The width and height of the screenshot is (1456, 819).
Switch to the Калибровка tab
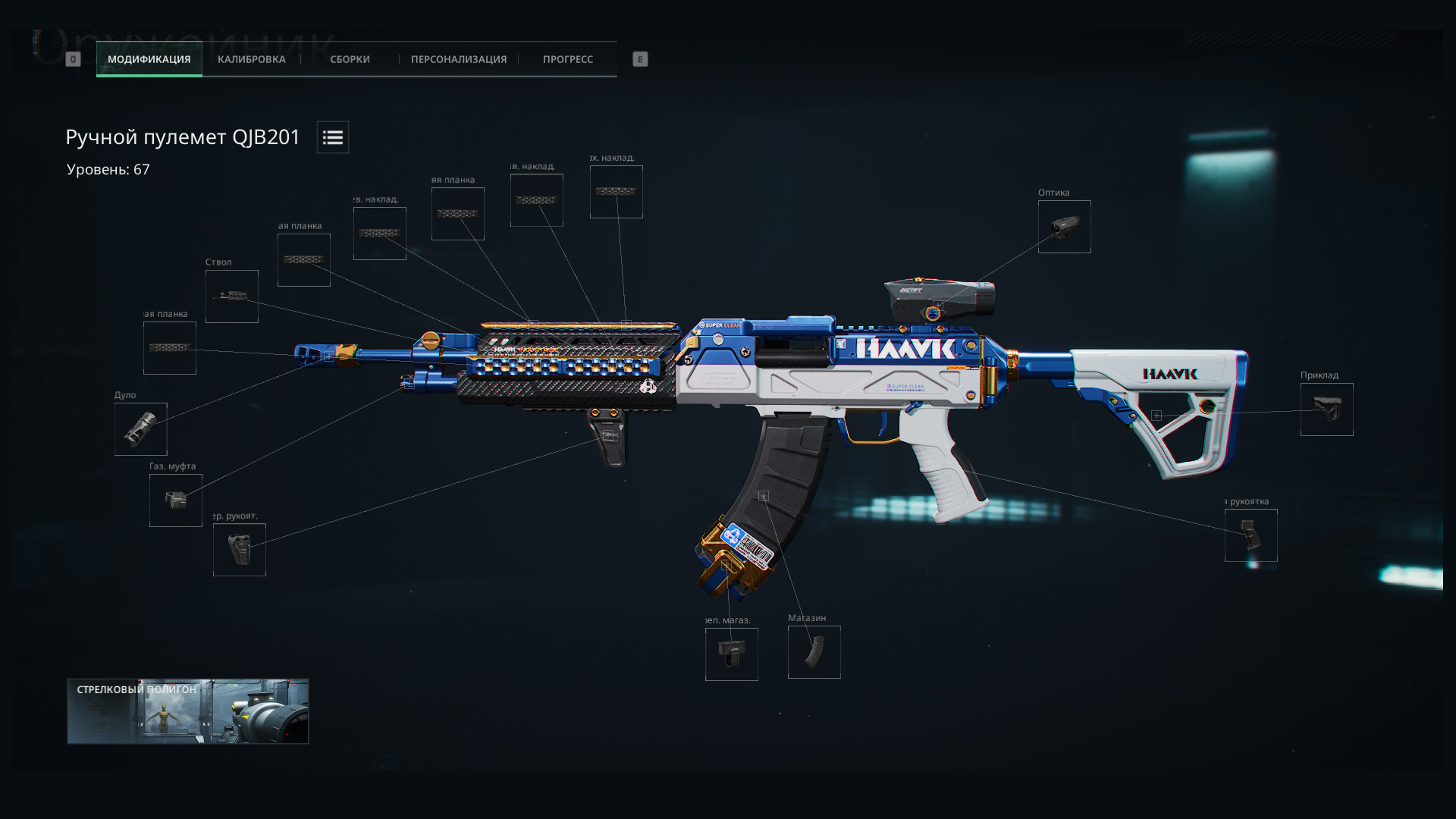tap(251, 59)
